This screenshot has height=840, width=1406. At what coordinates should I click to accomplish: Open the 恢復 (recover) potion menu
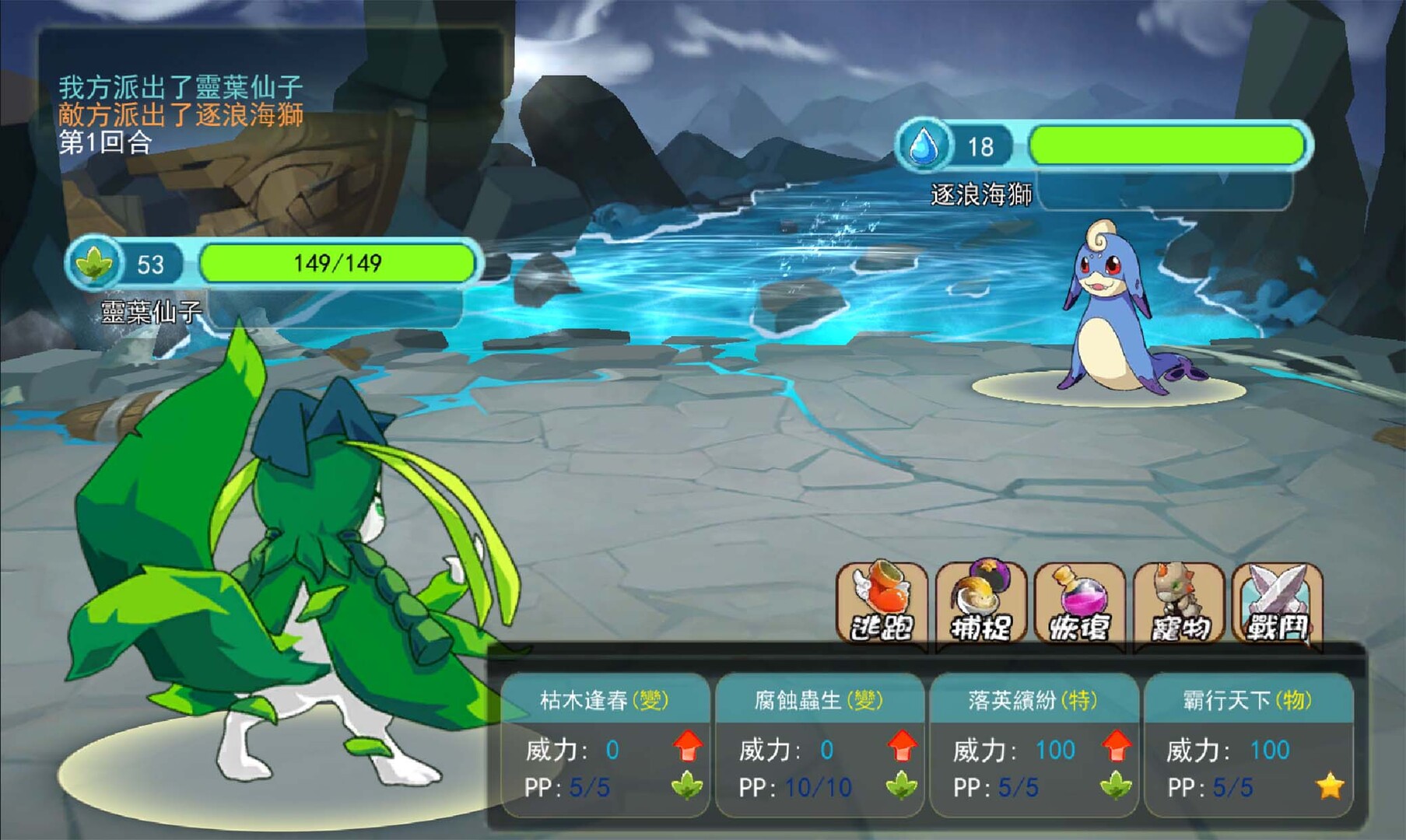(1079, 605)
